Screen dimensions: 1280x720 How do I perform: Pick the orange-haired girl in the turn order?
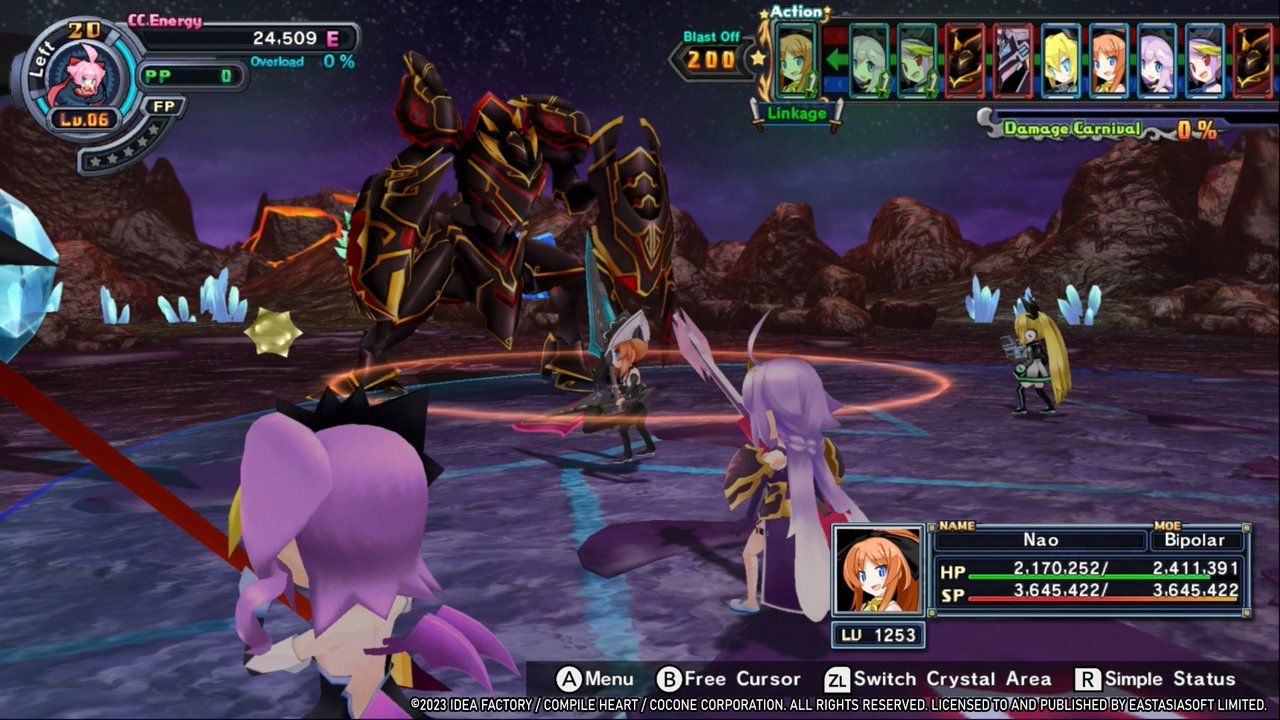1109,60
